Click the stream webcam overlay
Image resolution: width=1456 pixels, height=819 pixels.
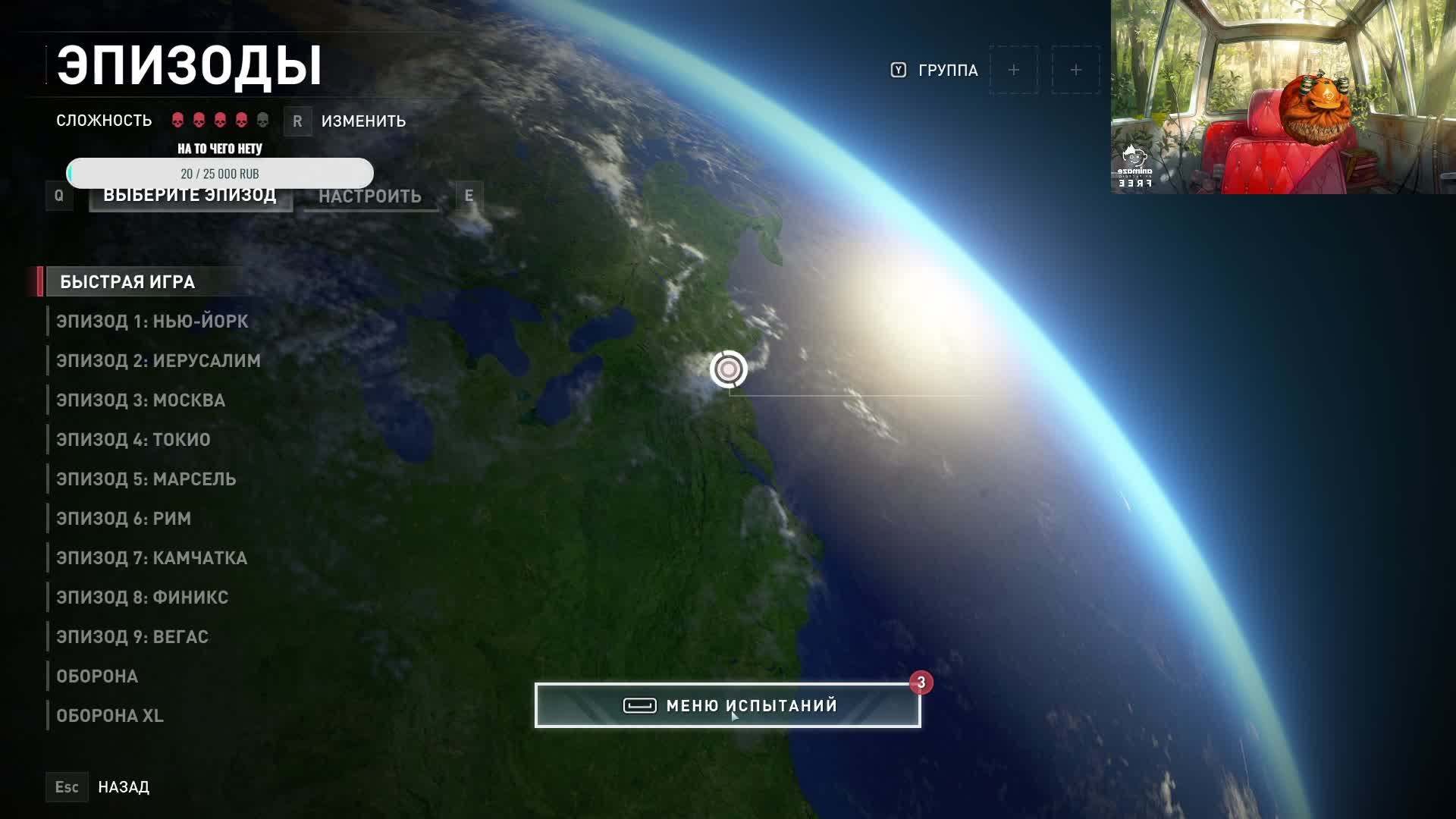pos(1282,97)
